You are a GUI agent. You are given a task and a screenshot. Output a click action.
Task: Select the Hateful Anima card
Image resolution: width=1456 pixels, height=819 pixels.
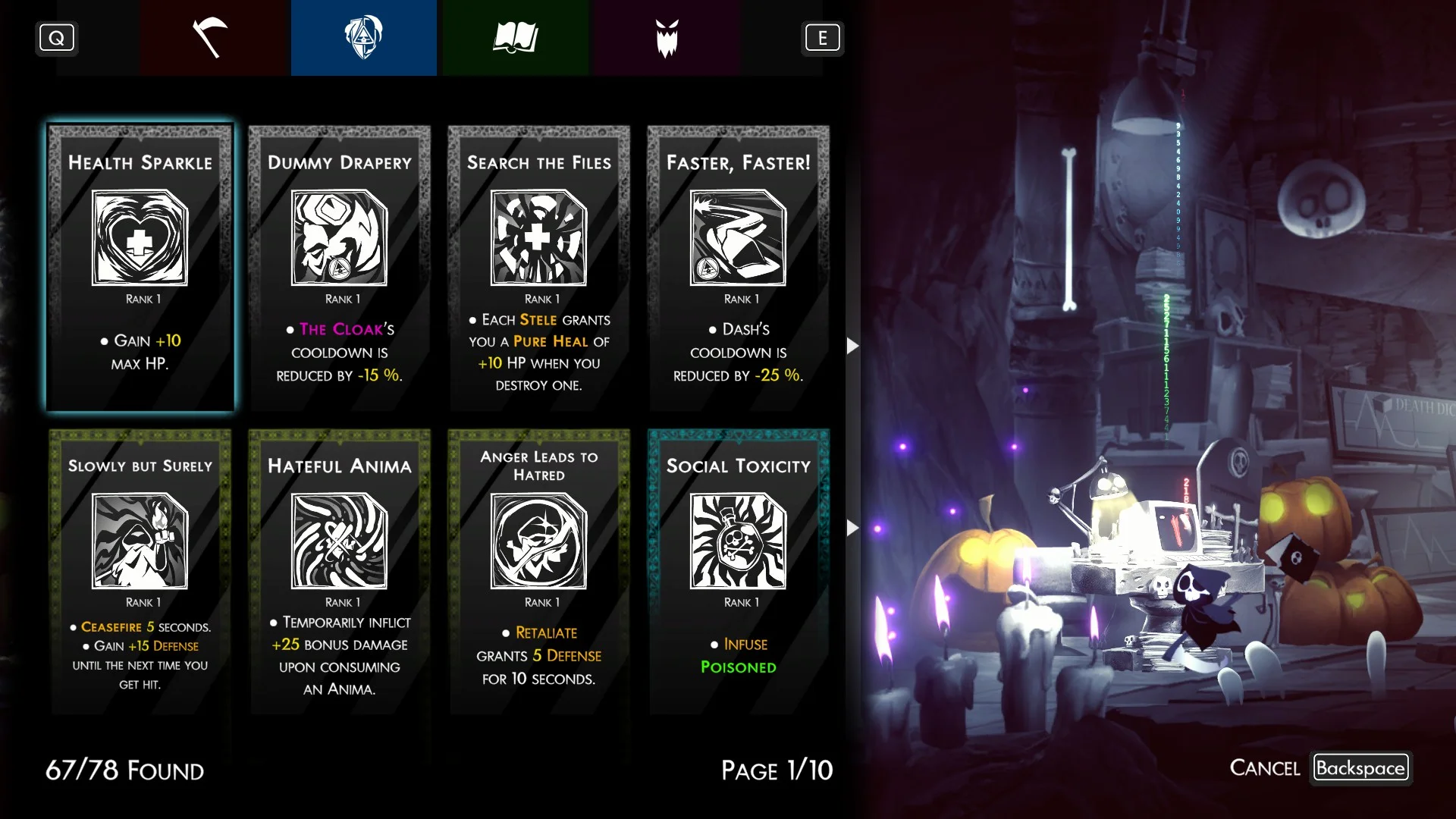[339, 571]
